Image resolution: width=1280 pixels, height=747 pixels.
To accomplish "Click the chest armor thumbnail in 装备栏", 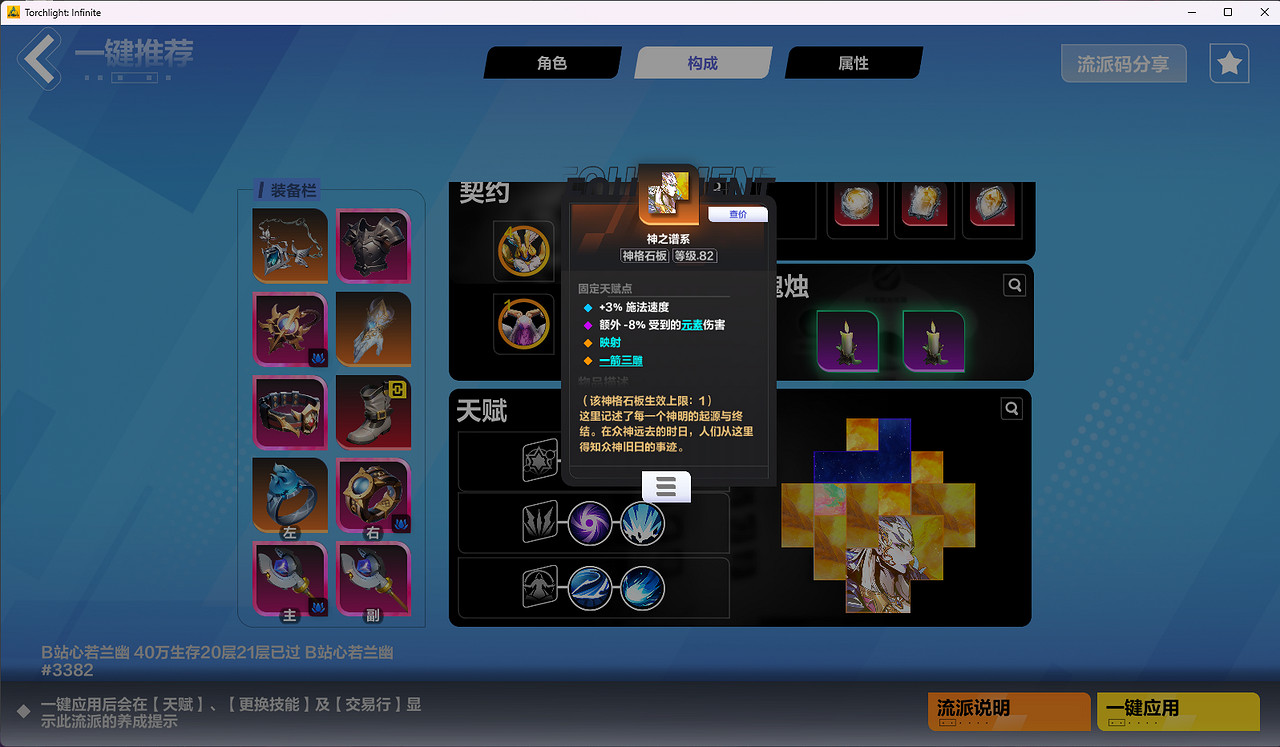I will (x=373, y=246).
